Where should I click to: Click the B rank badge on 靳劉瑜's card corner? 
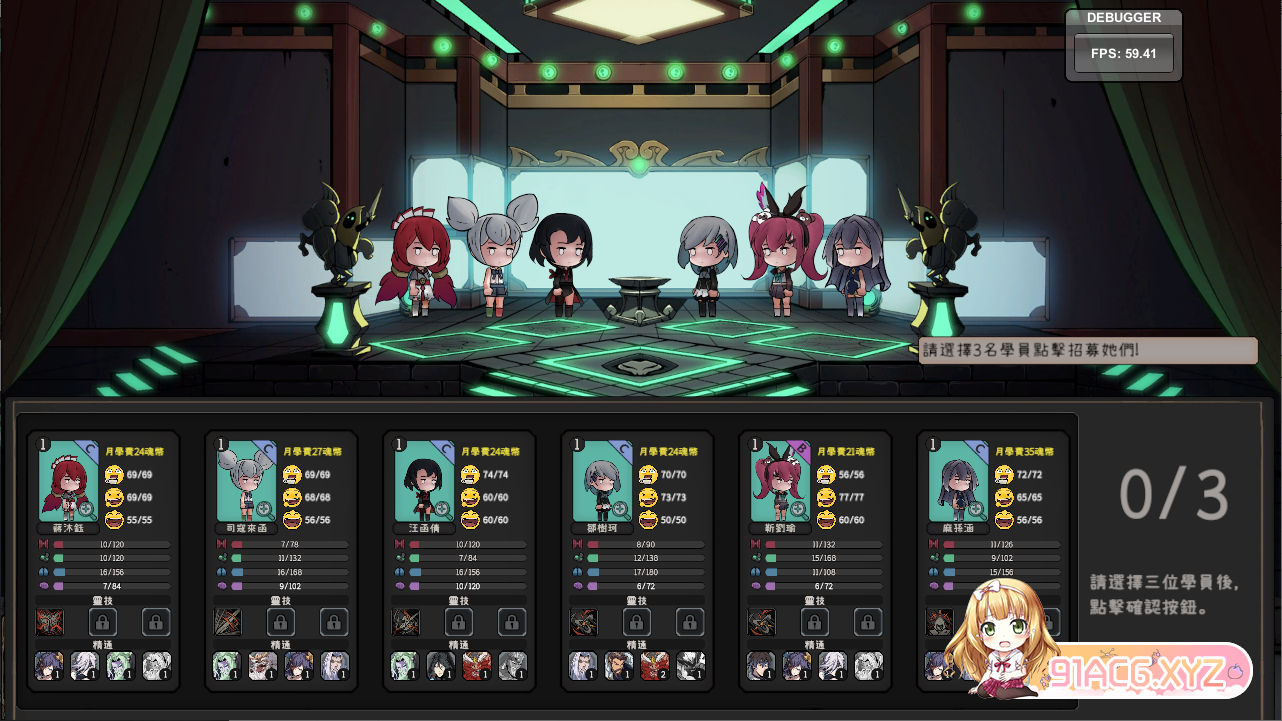tap(801, 448)
